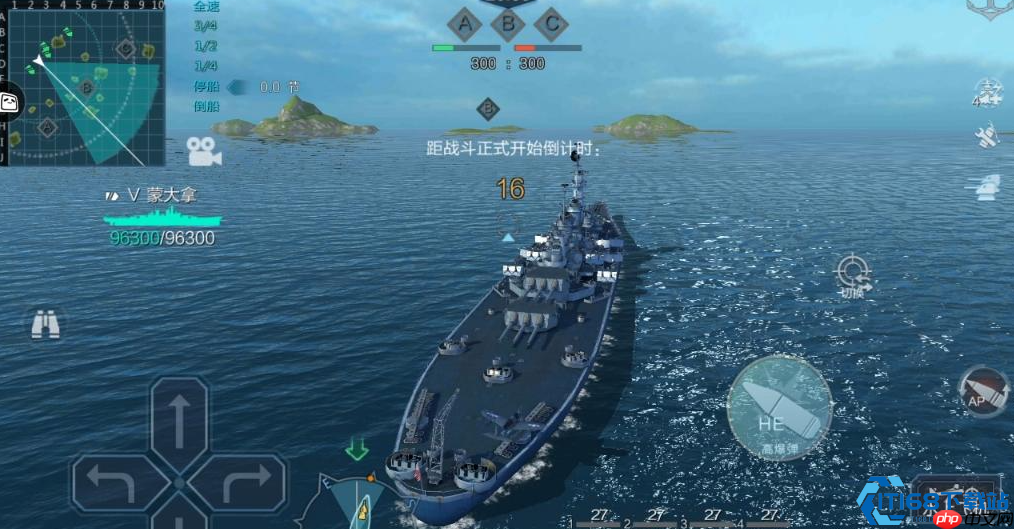Open the anchor menu icon
Viewport: 1014px width, 529px height.
[988, 7]
